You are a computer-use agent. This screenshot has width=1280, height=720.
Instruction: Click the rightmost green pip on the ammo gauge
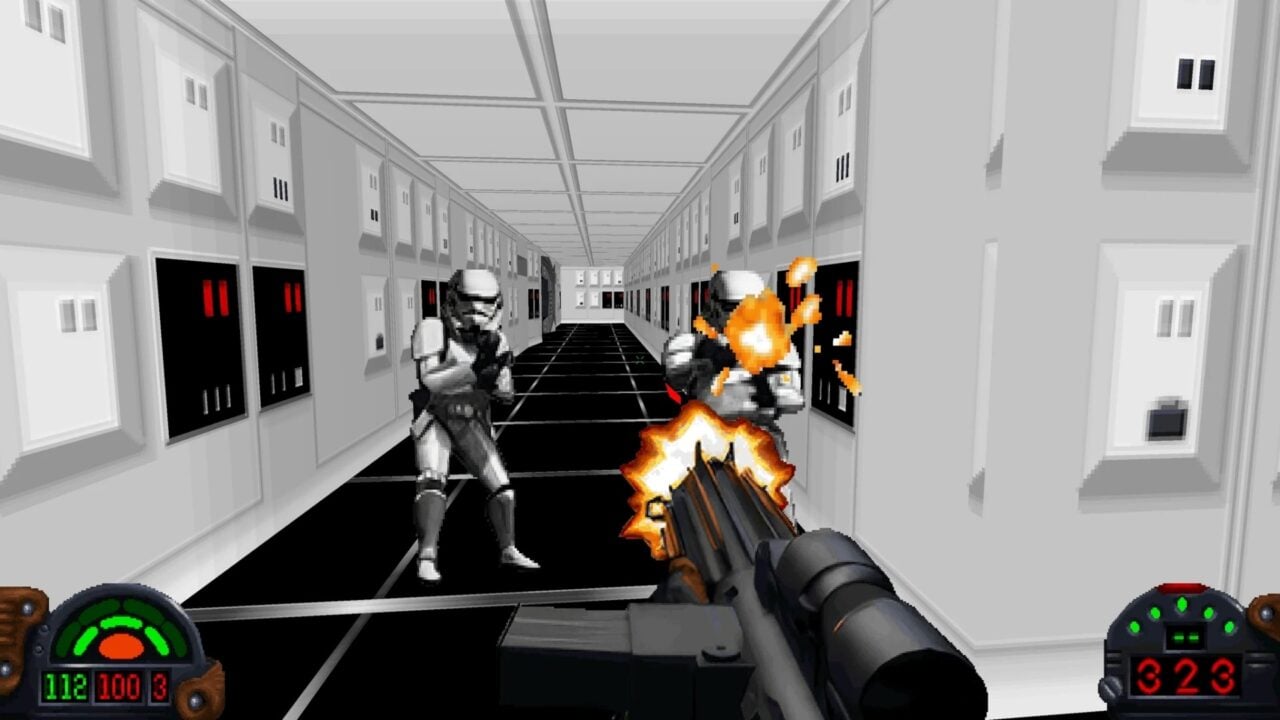1228,627
